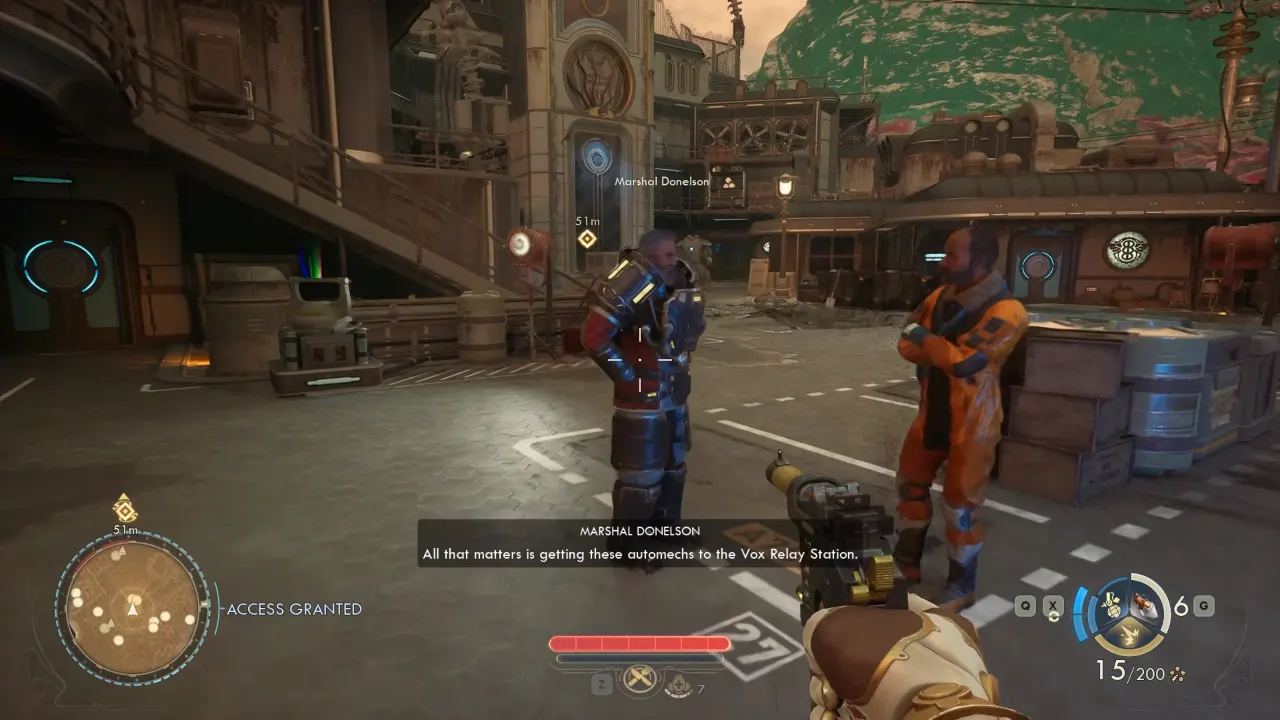Click the crossed knife-and-fork consumable icon
1280x720 pixels.
click(640, 678)
